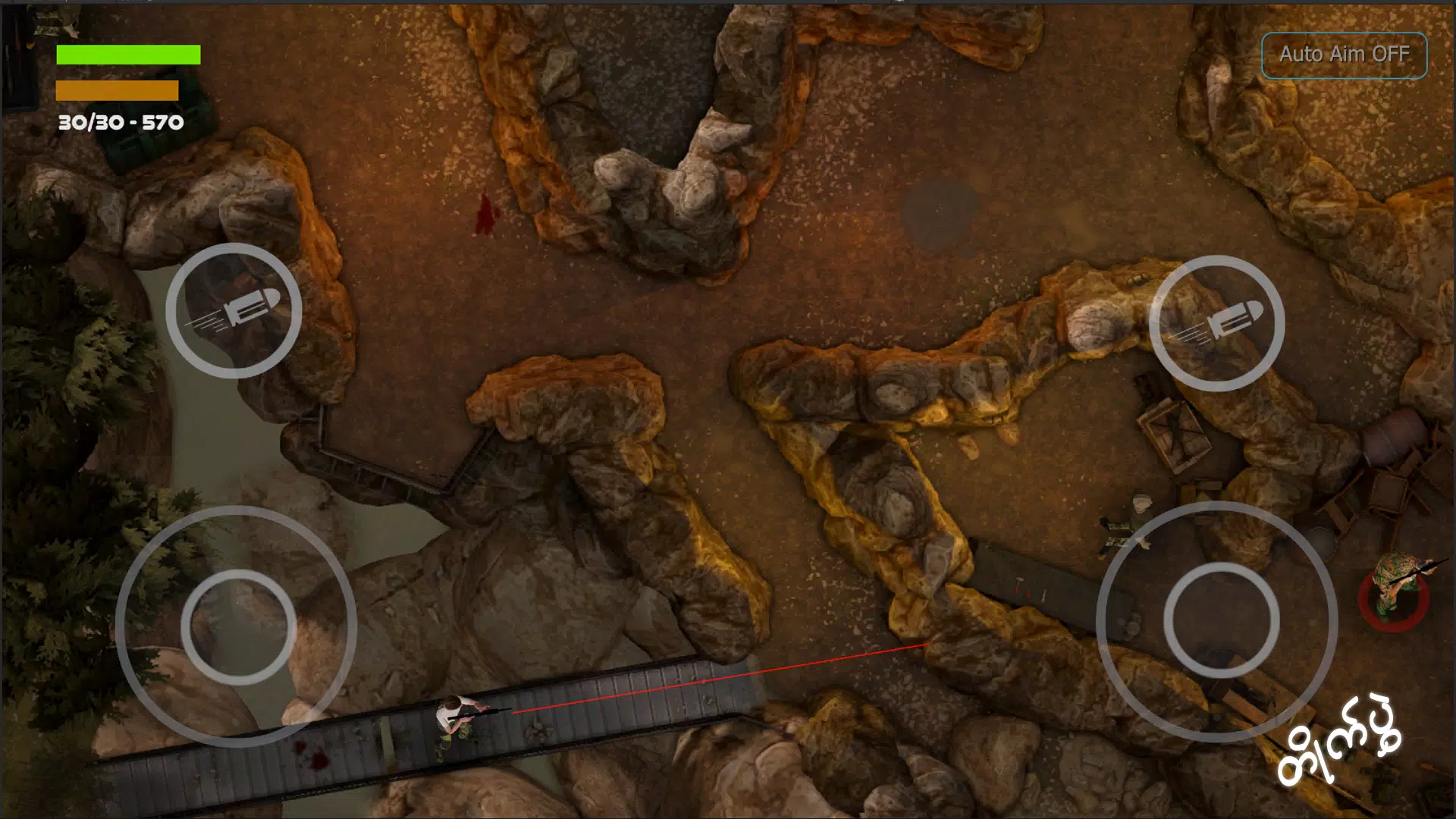Tap the orange reload progress bar

pos(117,91)
